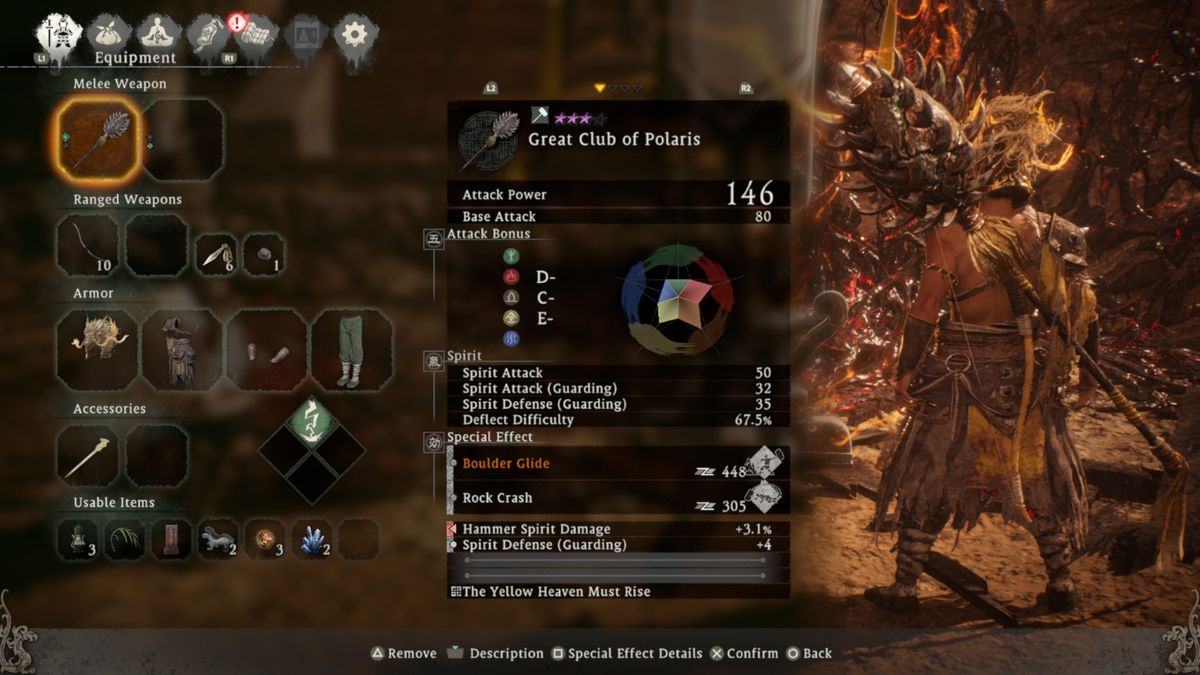The image size is (1200, 675).
Task: Open the gear-shaped settings tab
Action: [x=354, y=35]
